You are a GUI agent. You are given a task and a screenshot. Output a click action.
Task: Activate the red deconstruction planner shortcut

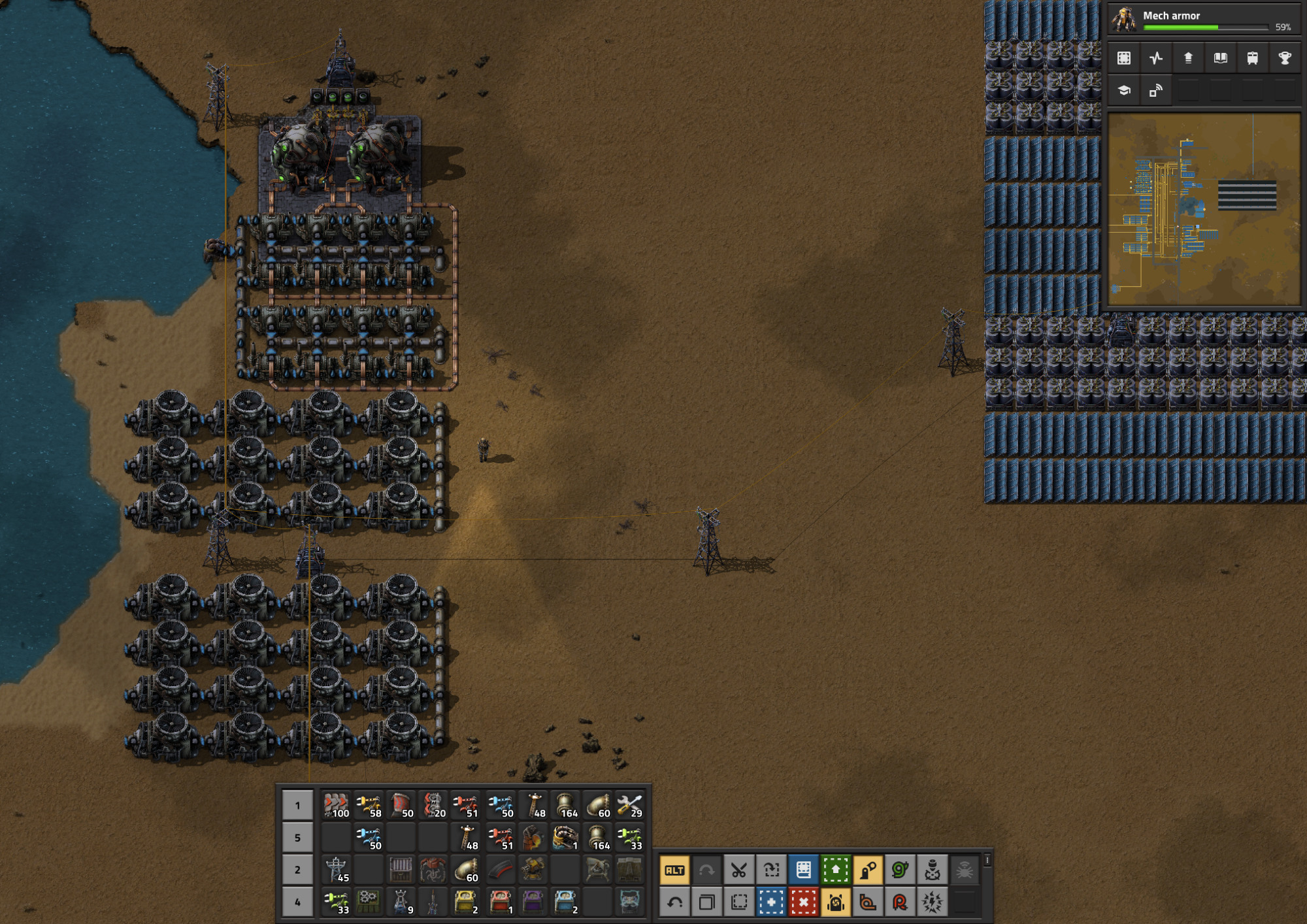[803, 902]
